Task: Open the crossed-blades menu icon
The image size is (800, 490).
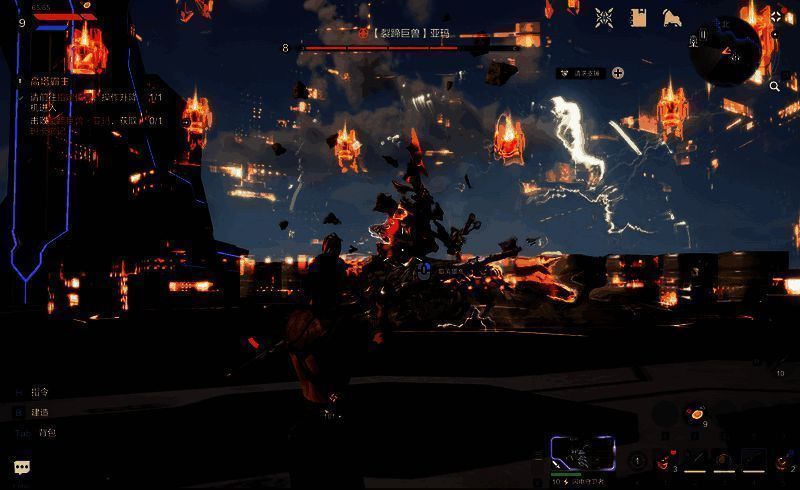Action: [x=604, y=17]
